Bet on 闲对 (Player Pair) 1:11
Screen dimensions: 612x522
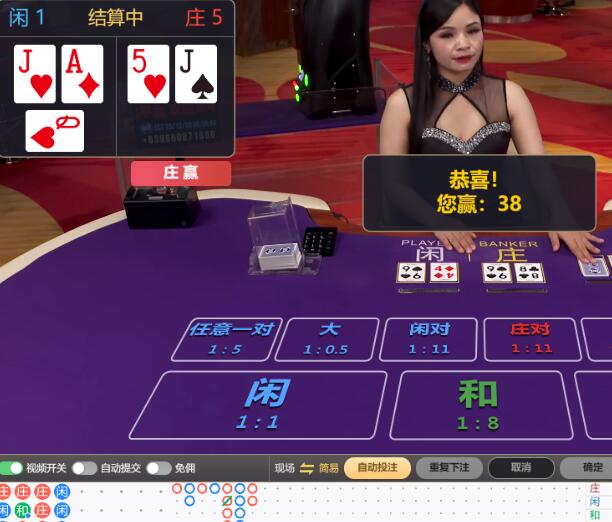coord(430,338)
